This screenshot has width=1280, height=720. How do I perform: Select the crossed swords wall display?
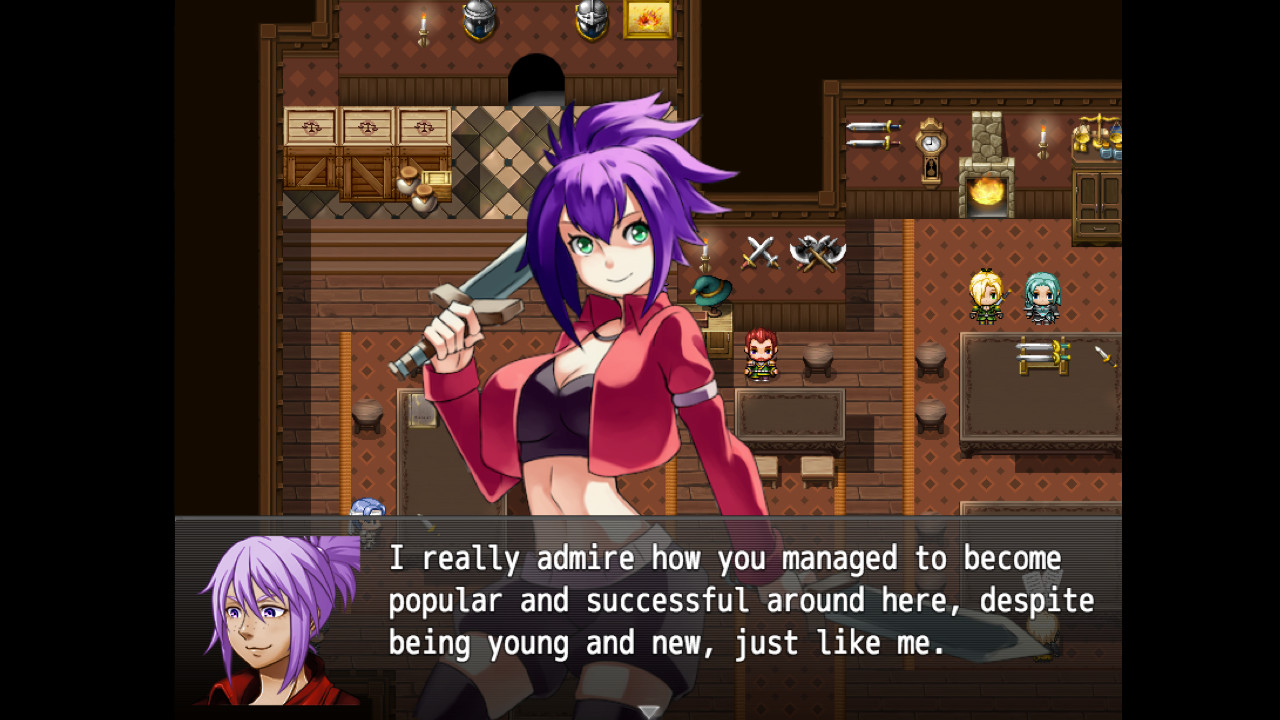(x=761, y=250)
